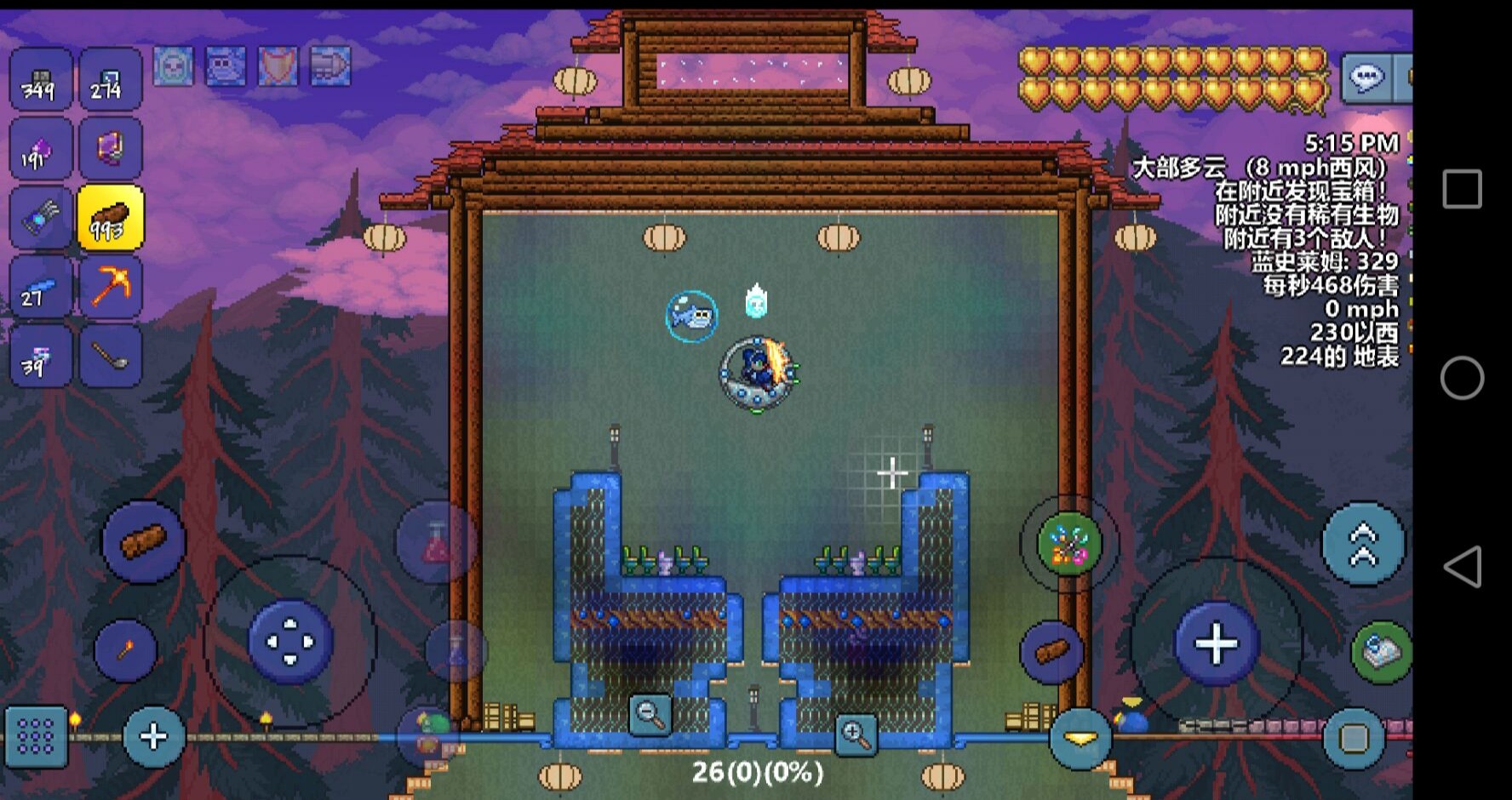Screen dimensions: 1512x800
Task: Tap the skull buff icon
Action: [x=174, y=66]
